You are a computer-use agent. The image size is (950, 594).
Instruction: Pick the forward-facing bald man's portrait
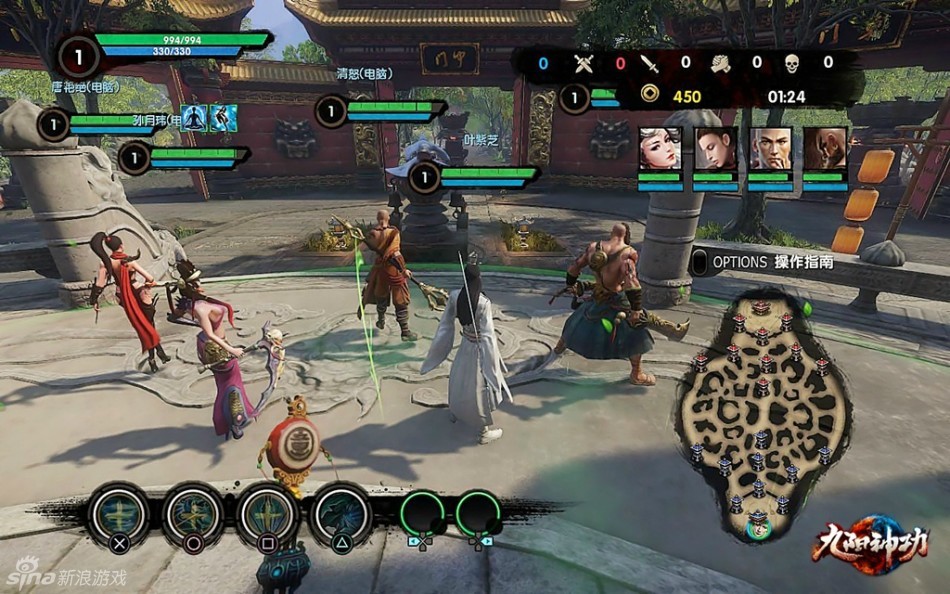(x=770, y=148)
